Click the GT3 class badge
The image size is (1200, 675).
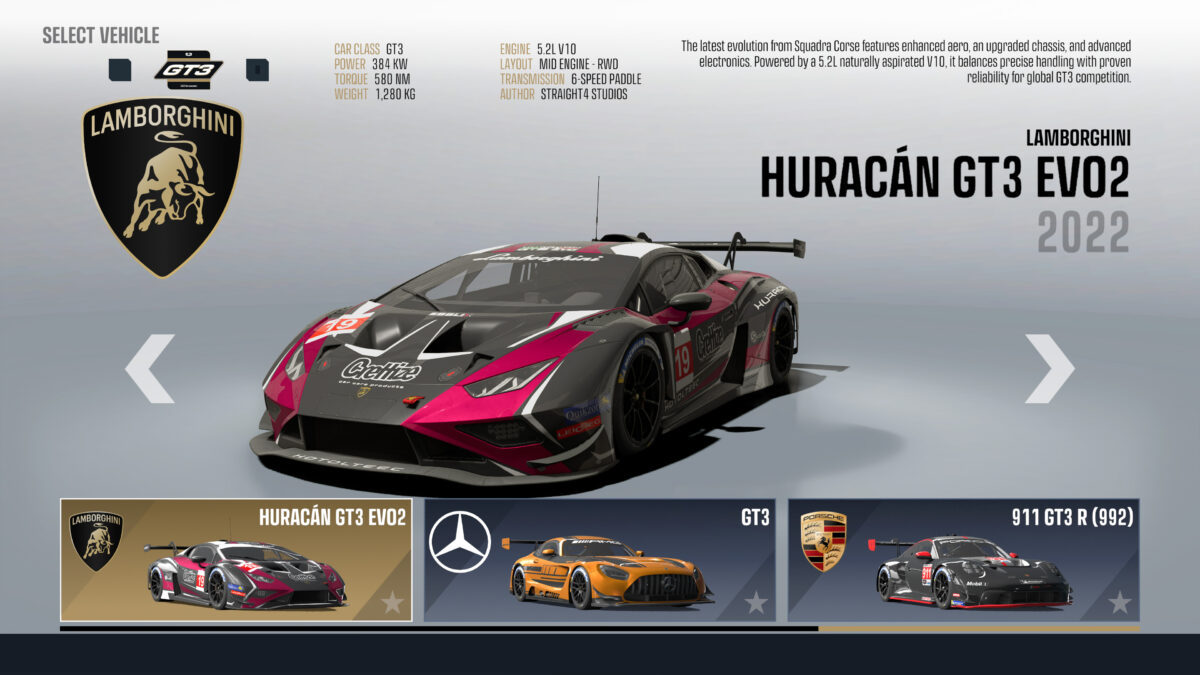coord(188,68)
